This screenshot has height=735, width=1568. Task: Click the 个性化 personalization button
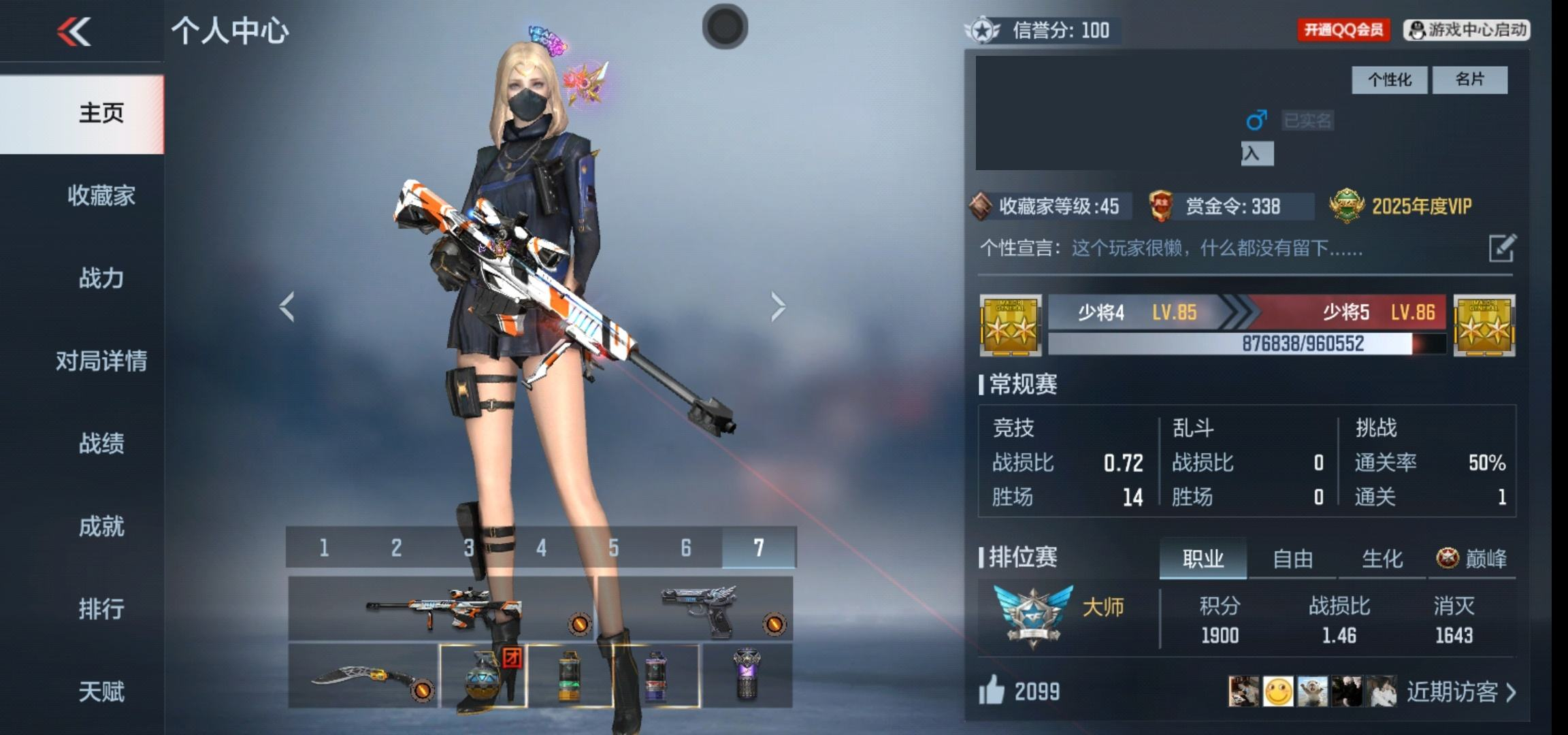1389,80
